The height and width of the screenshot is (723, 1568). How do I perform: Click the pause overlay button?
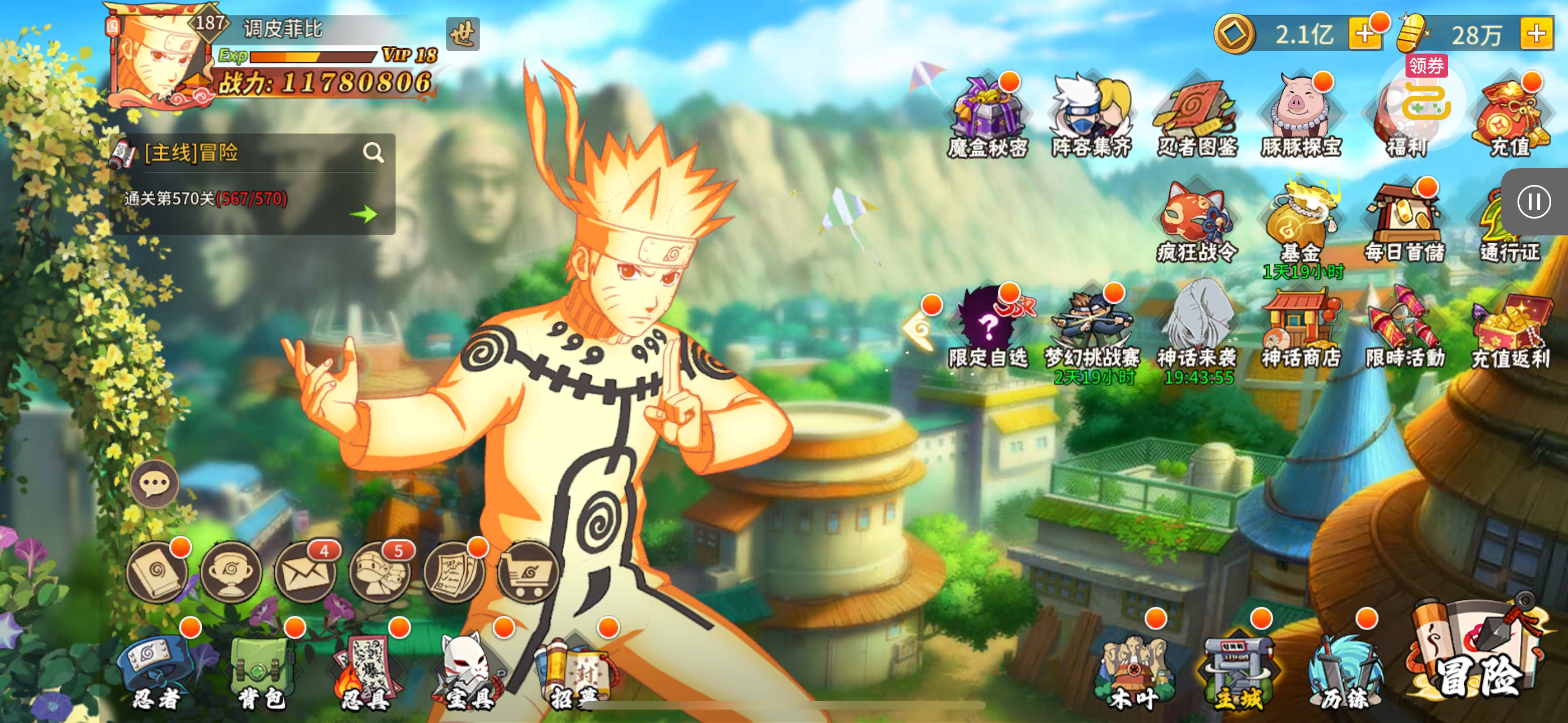(1533, 201)
